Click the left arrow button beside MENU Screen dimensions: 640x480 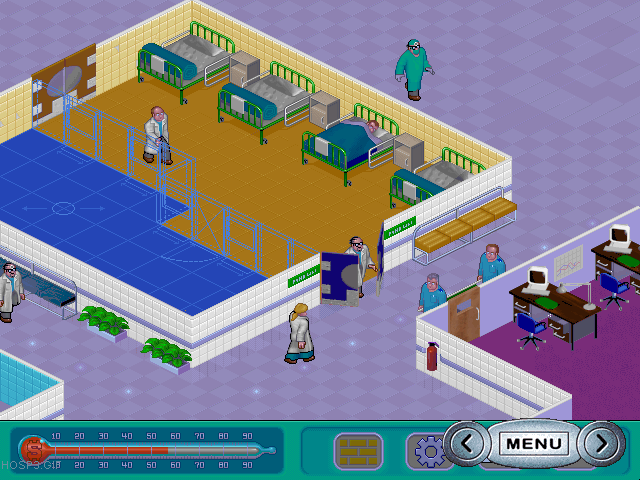pos(469,443)
